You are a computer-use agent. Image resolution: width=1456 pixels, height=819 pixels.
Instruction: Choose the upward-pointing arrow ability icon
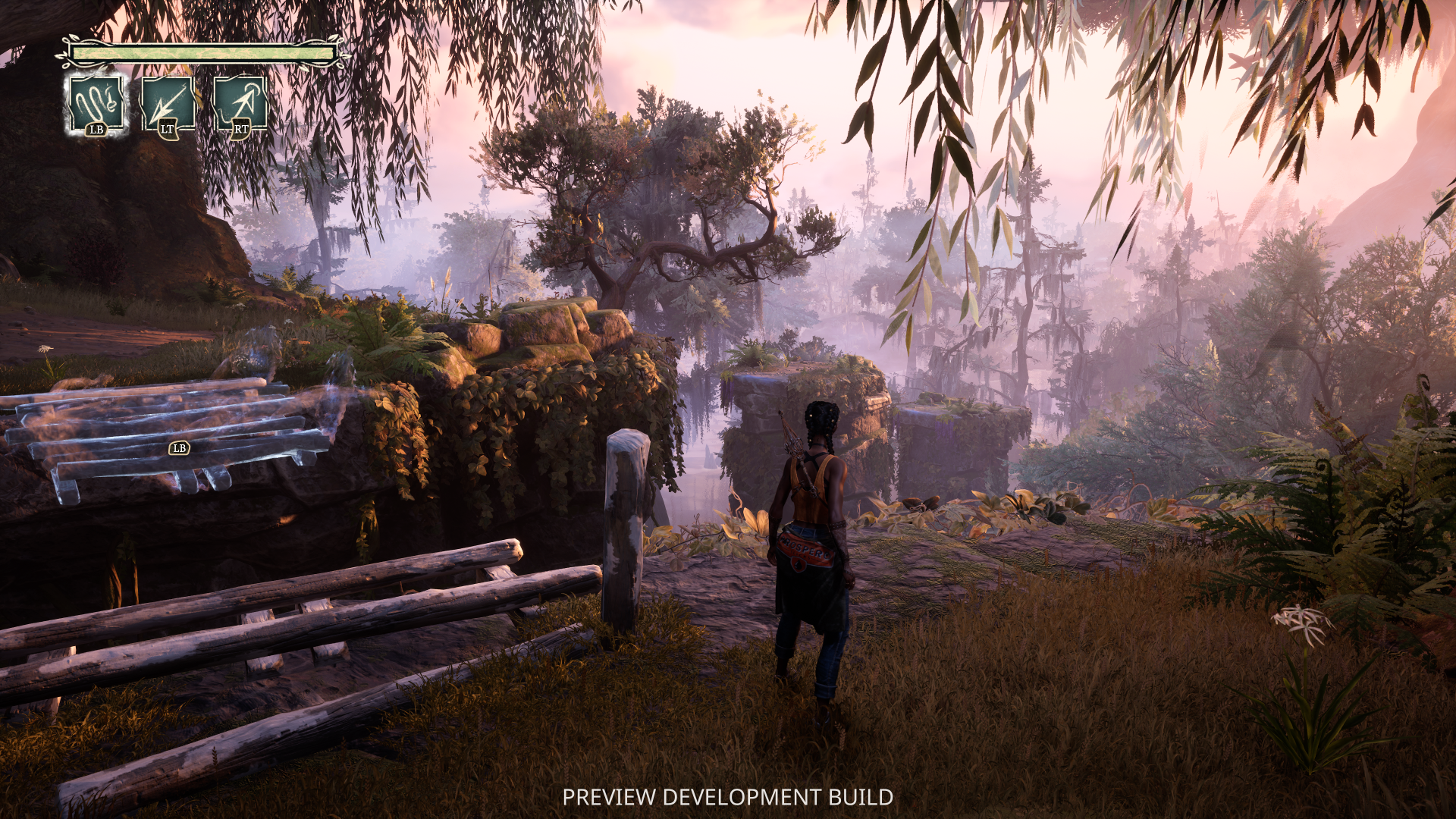point(240,105)
